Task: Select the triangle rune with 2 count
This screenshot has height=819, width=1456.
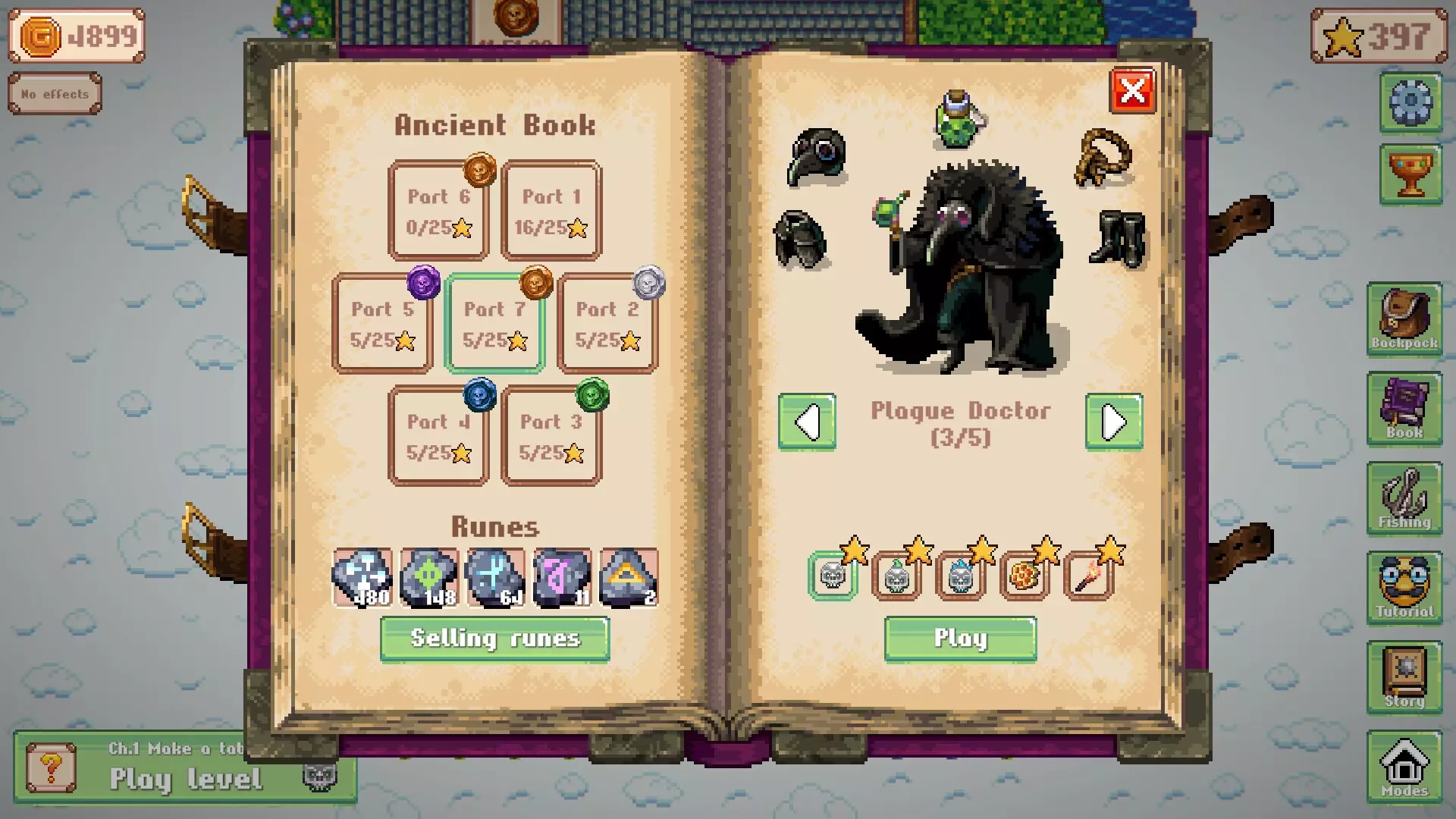Action: [629, 578]
